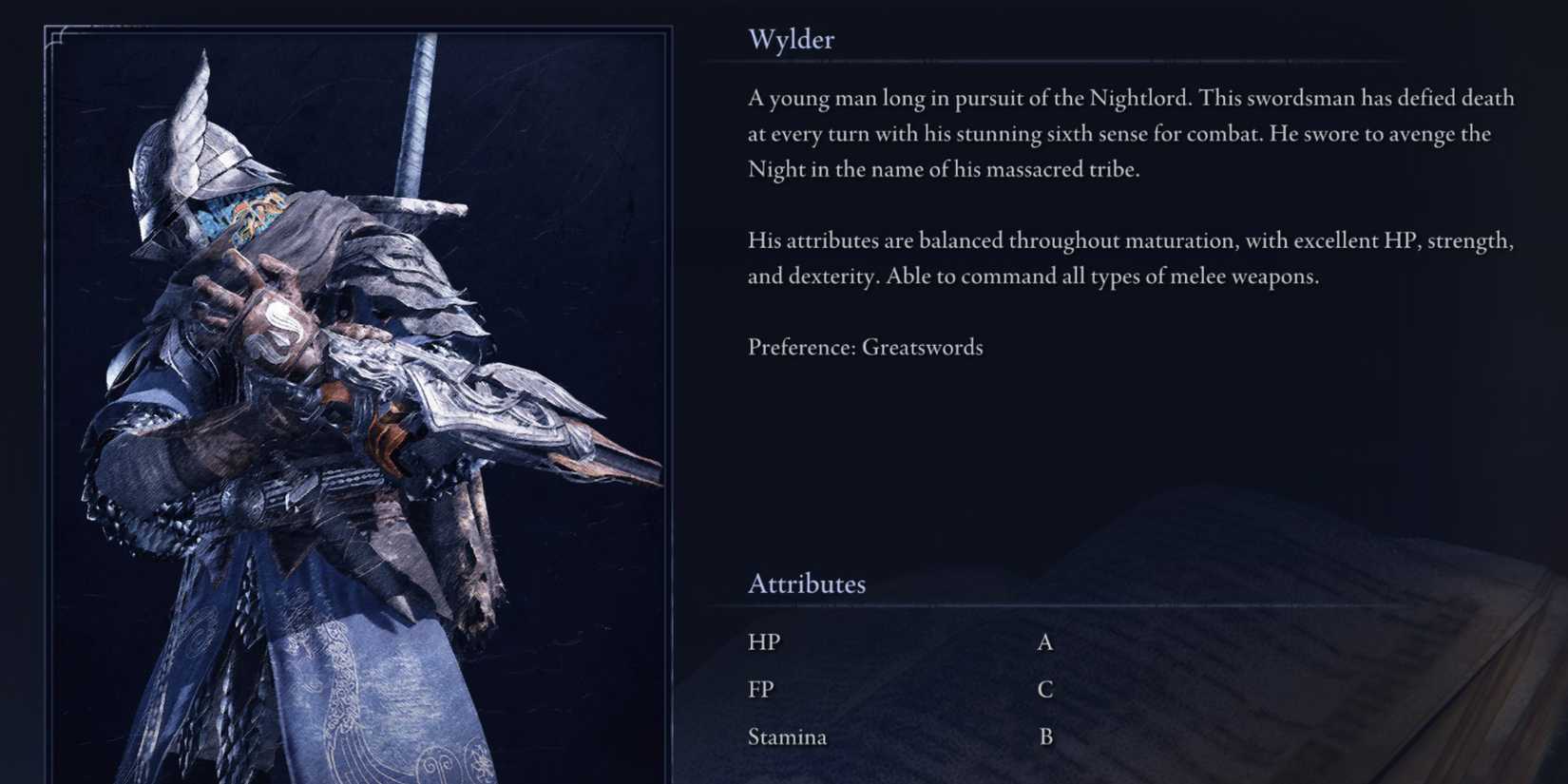Select the HP attribute row
Screen dimensions: 1568x784
click(x=763, y=641)
